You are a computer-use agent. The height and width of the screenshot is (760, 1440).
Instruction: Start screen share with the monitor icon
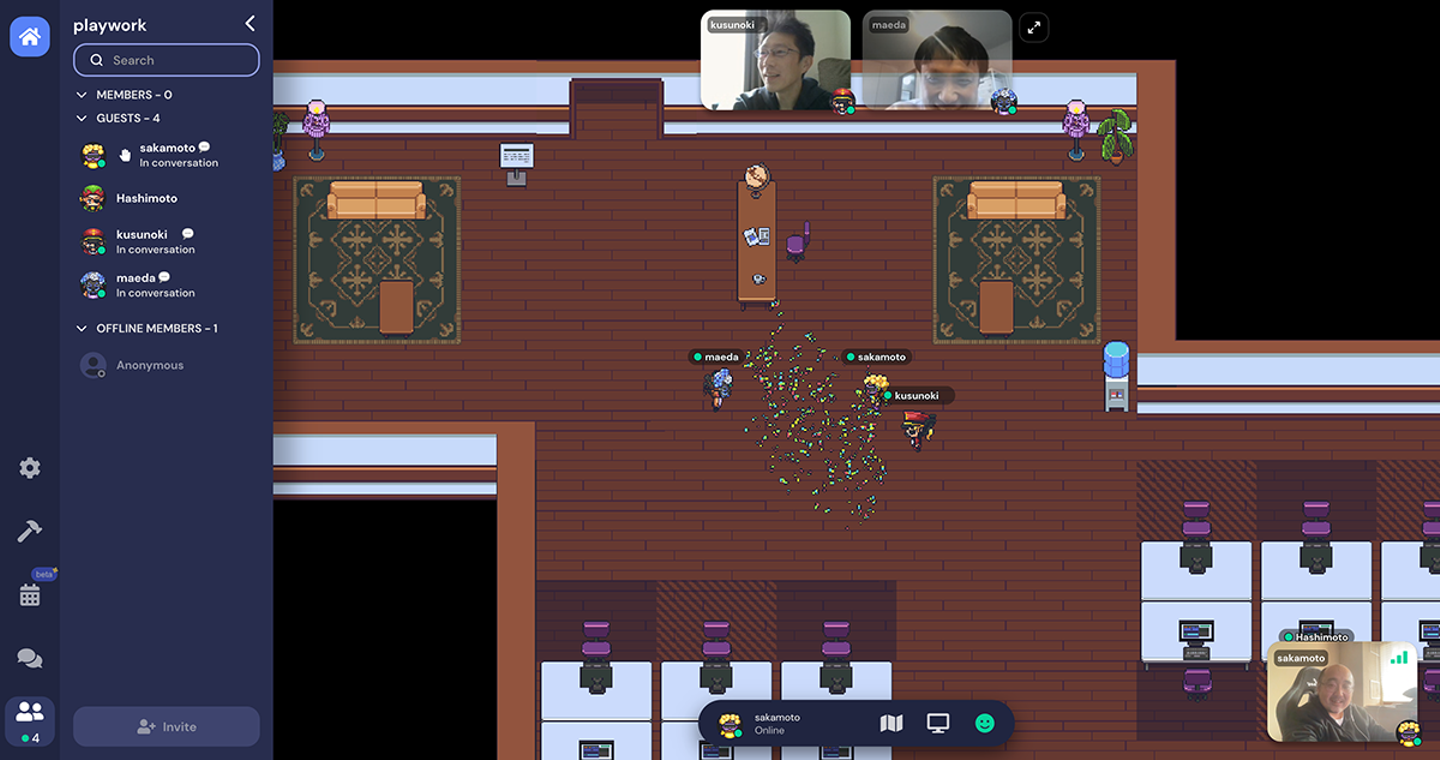point(938,723)
